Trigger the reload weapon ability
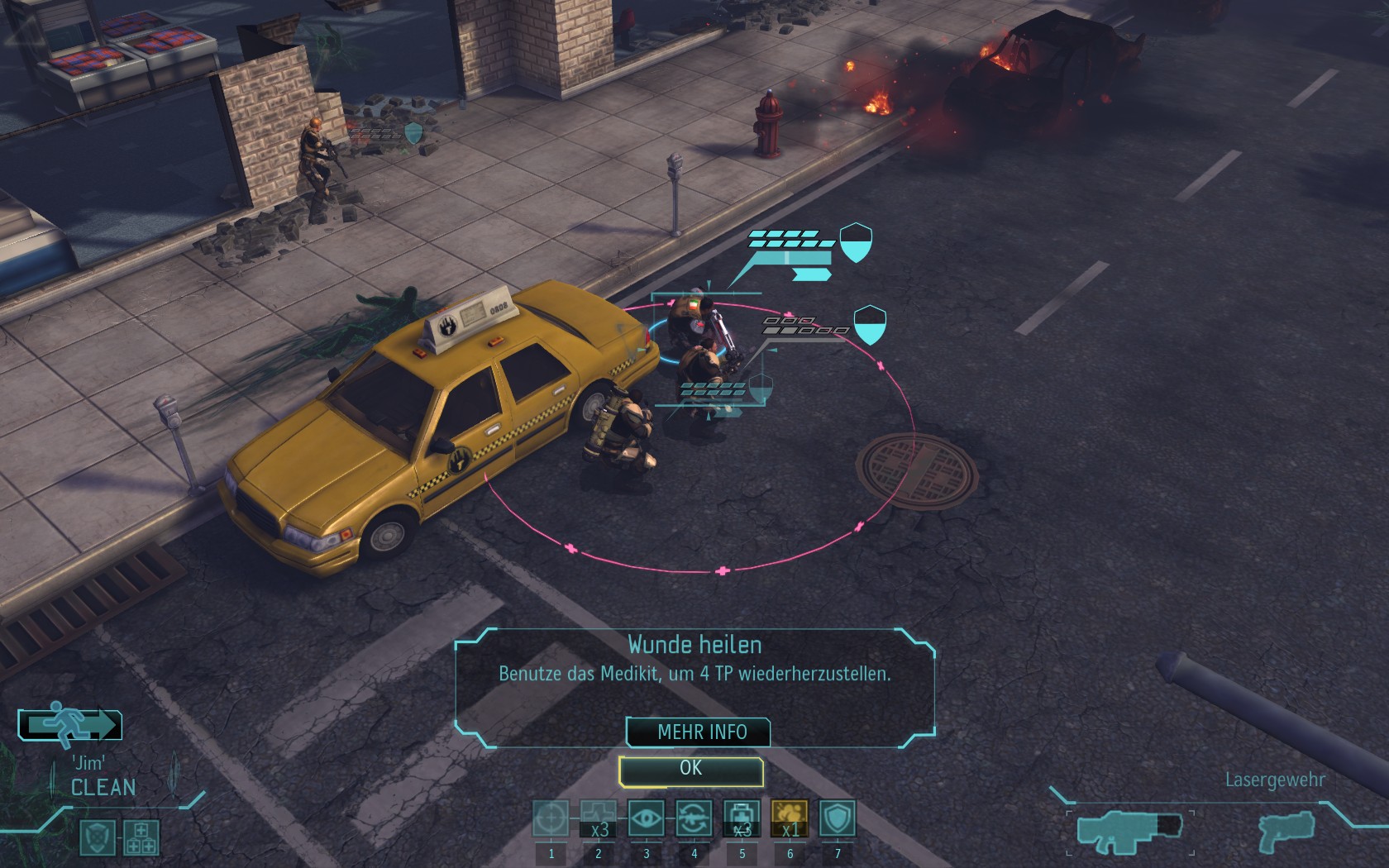 [694, 819]
